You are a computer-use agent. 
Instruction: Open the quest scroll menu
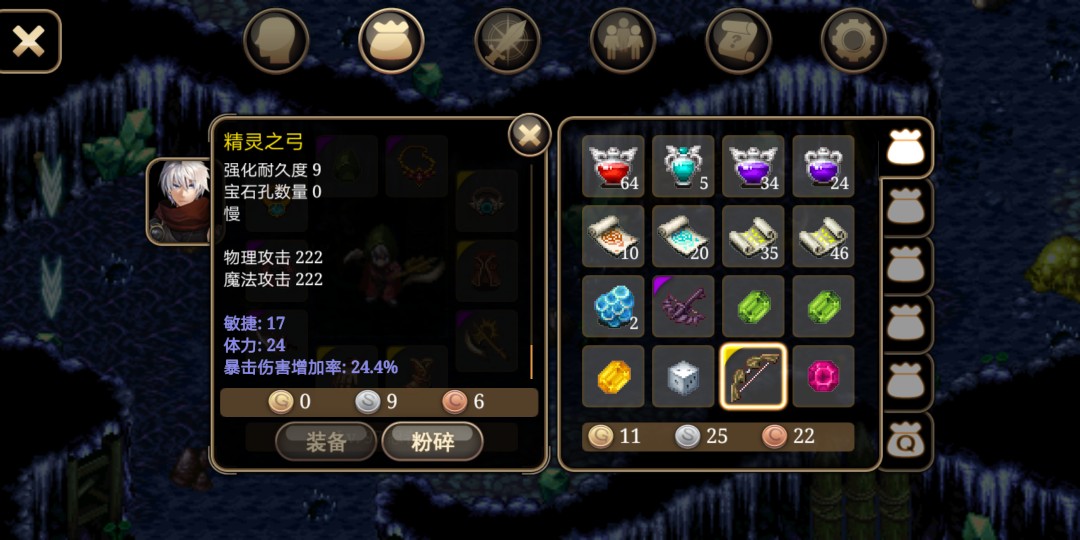point(738,41)
